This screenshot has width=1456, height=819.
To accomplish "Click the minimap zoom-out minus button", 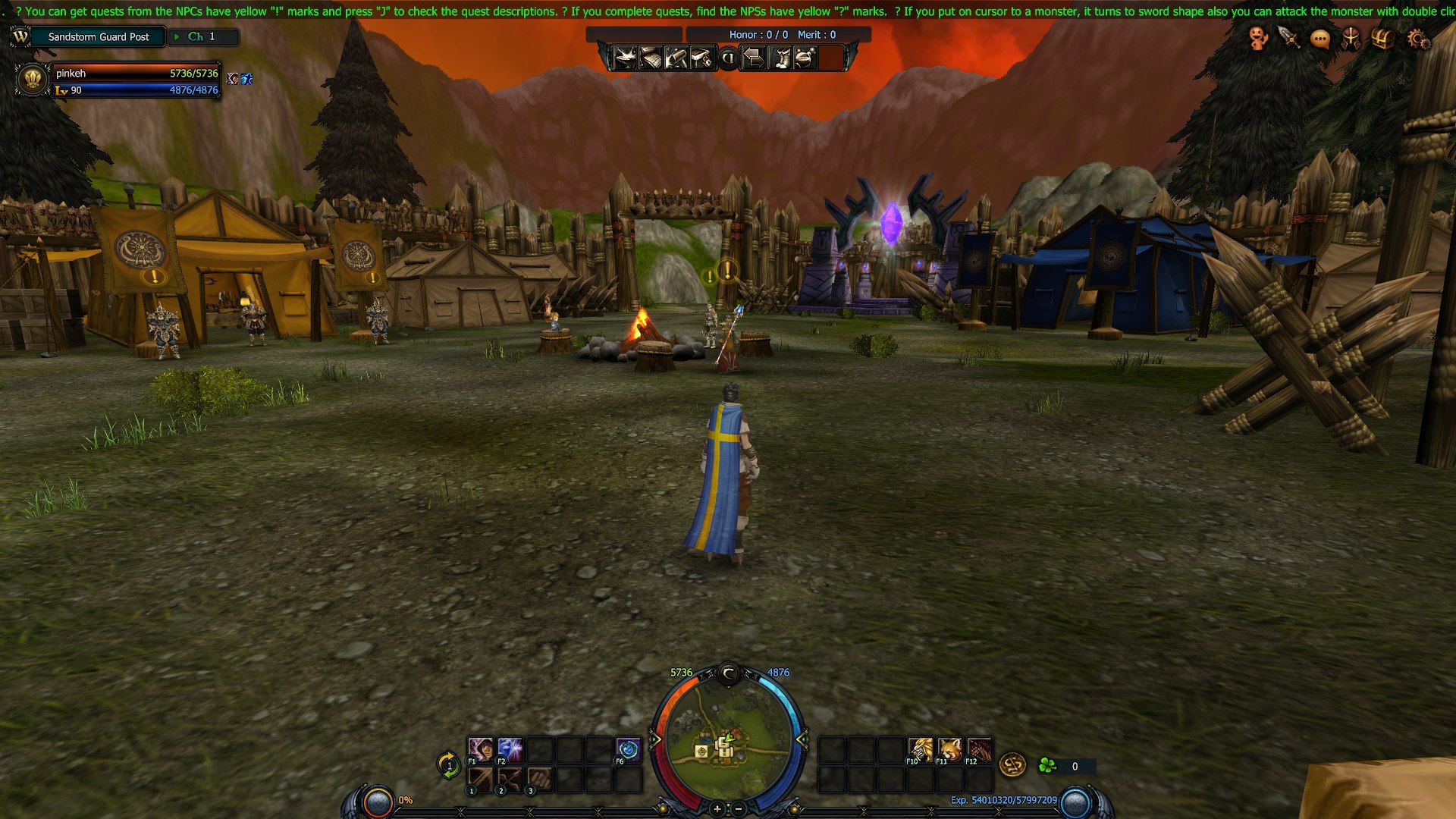I will click(738, 809).
